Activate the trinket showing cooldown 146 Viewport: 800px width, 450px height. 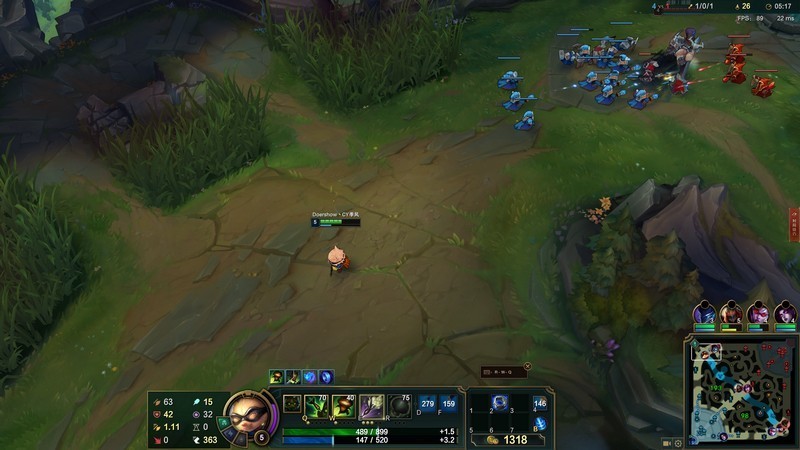pyautogui.click(x=540, y=404)
